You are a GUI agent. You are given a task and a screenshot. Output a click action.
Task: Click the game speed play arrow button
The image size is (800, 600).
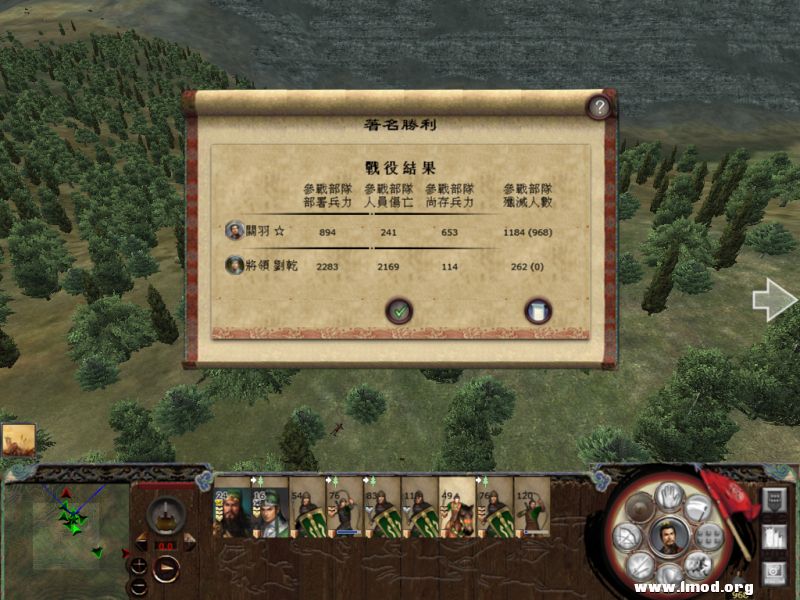(166, 567)
